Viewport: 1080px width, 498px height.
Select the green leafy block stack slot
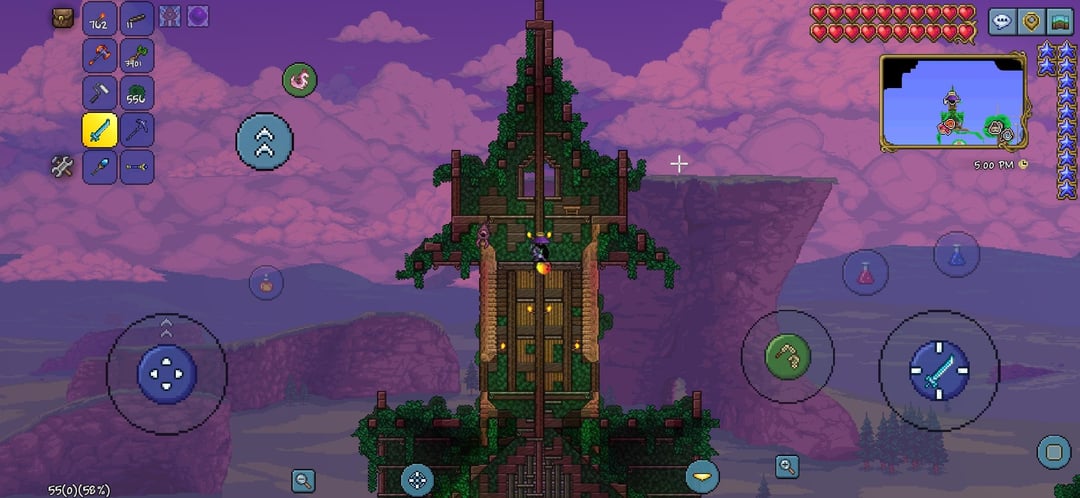coord(137,93)
